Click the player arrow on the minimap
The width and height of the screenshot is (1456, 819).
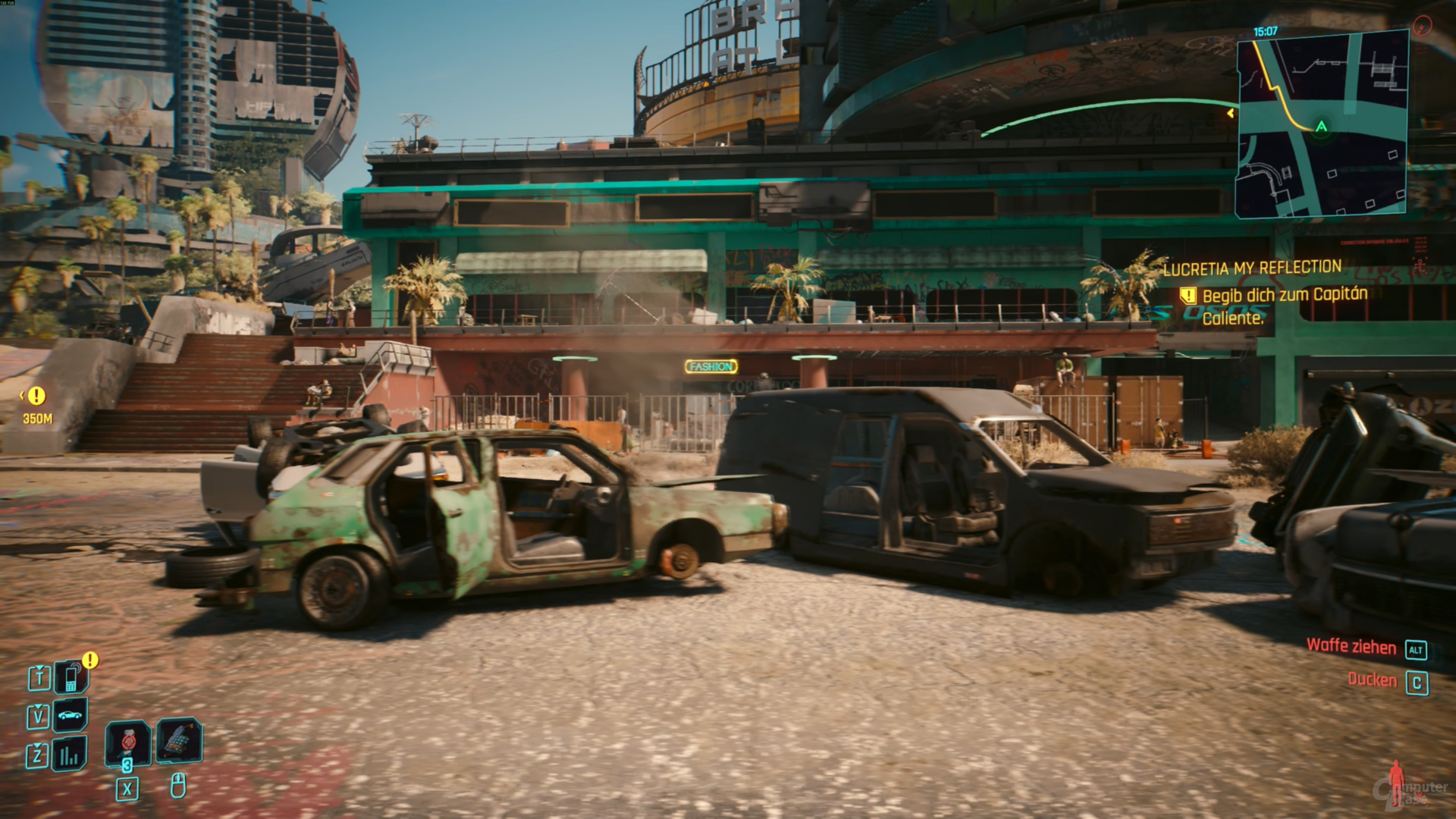click(x=1321, y=127)
